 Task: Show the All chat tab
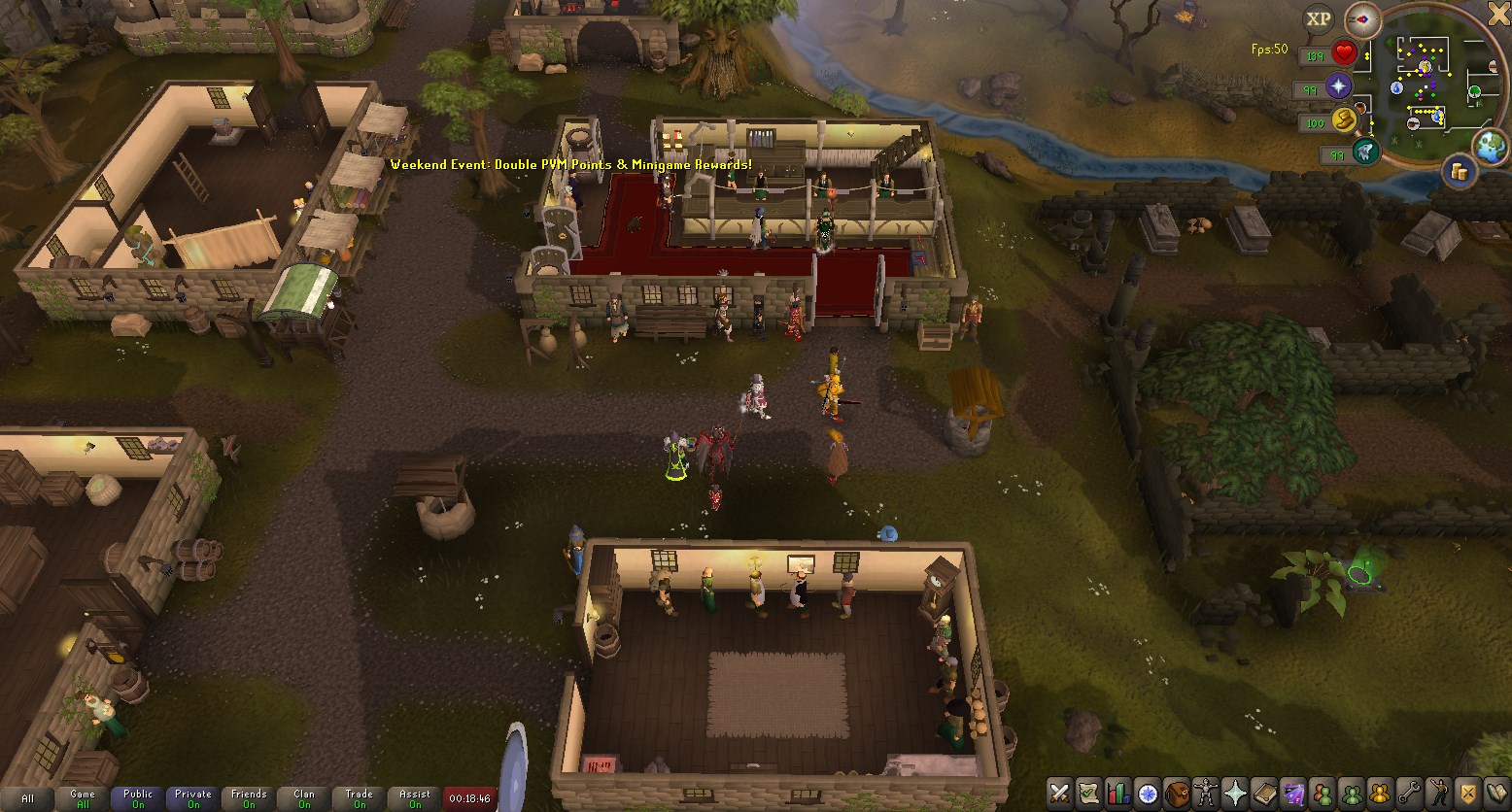27,798
